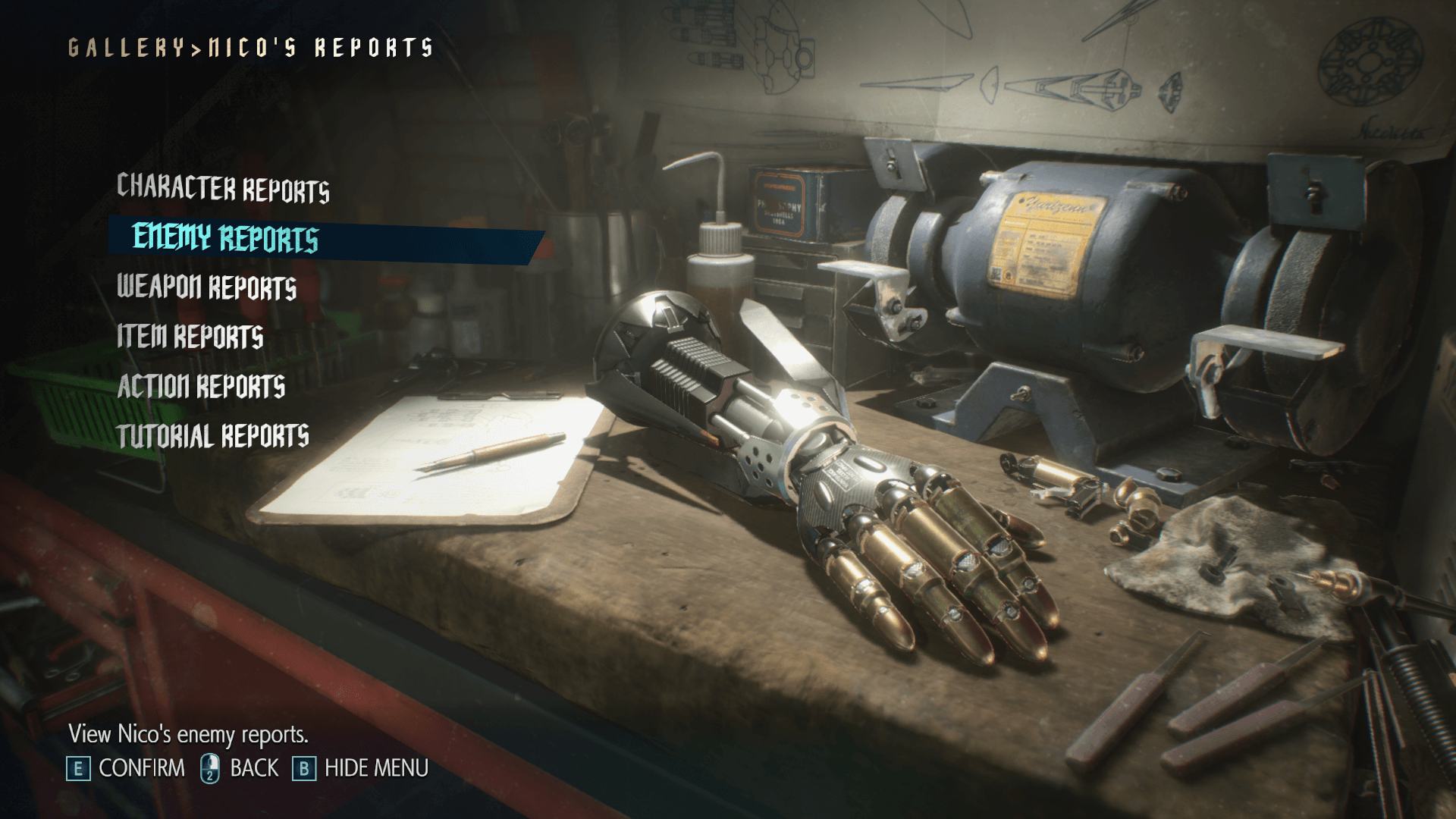Select the highlighted Enemy Reports entry

pyautogui.click(x=225, y=238)
